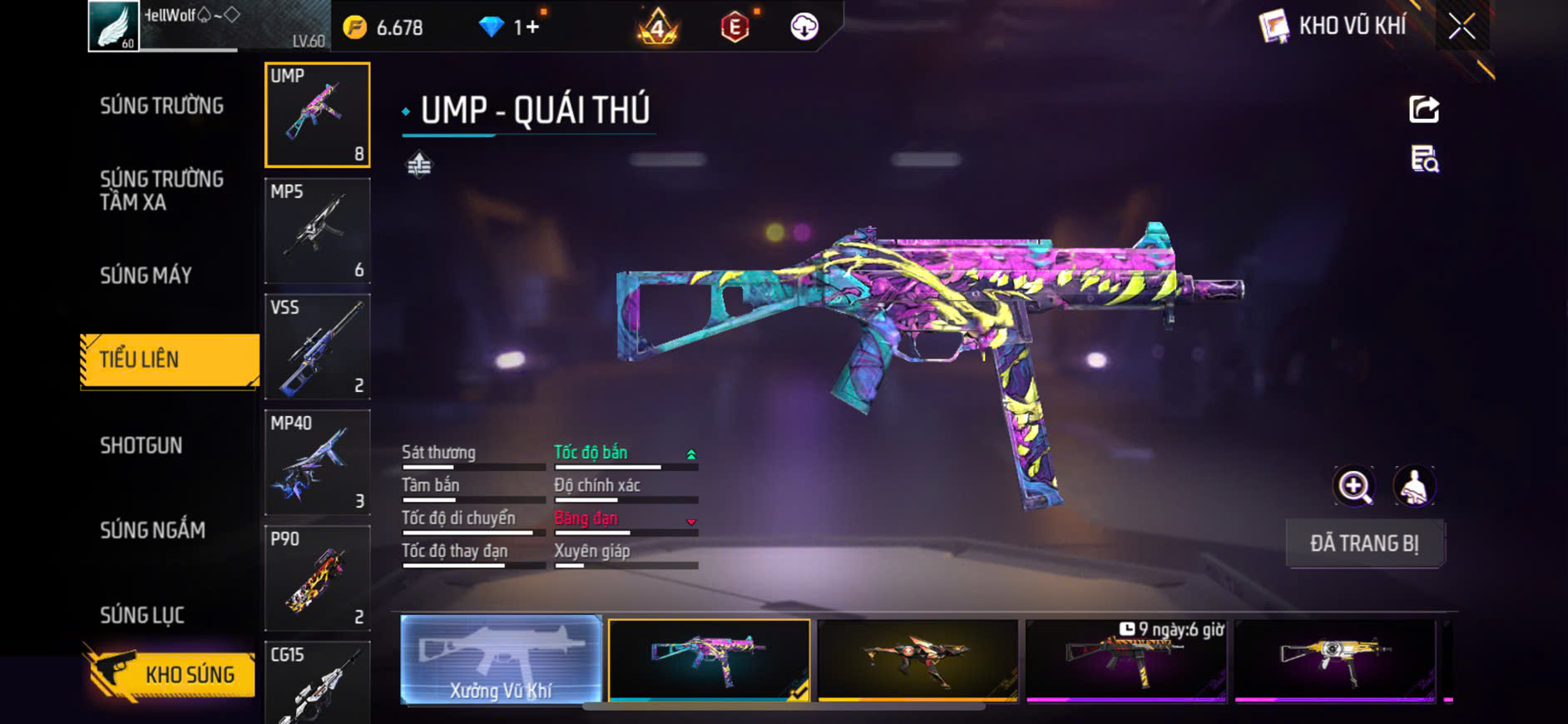Zoom in on the weapon with magnifier
The image size is (1568, 724).
pyautogui.click(x=1354, y=487)
